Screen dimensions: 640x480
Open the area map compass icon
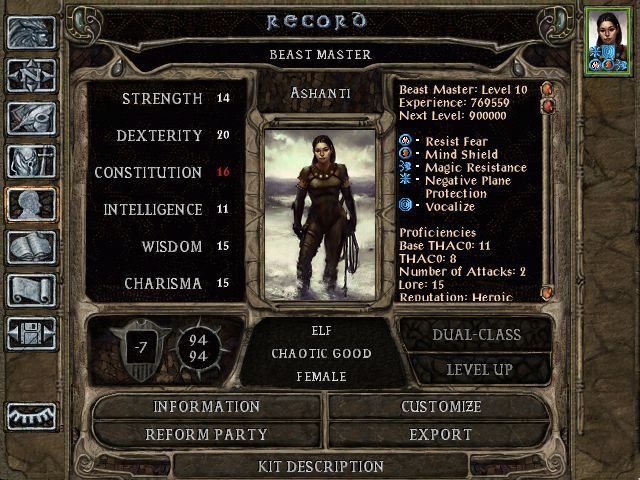coord(30,75)
